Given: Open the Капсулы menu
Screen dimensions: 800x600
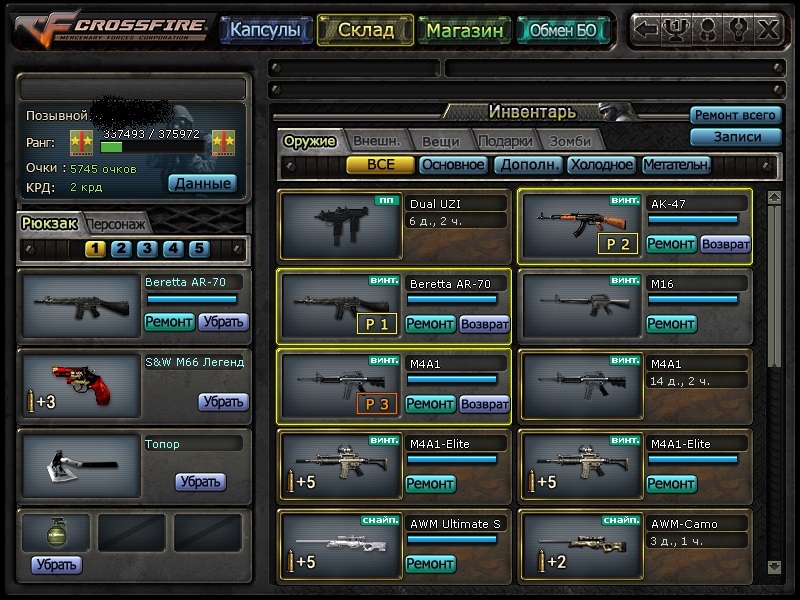Looking at the screenshot, I should click(x=264, y=30).
